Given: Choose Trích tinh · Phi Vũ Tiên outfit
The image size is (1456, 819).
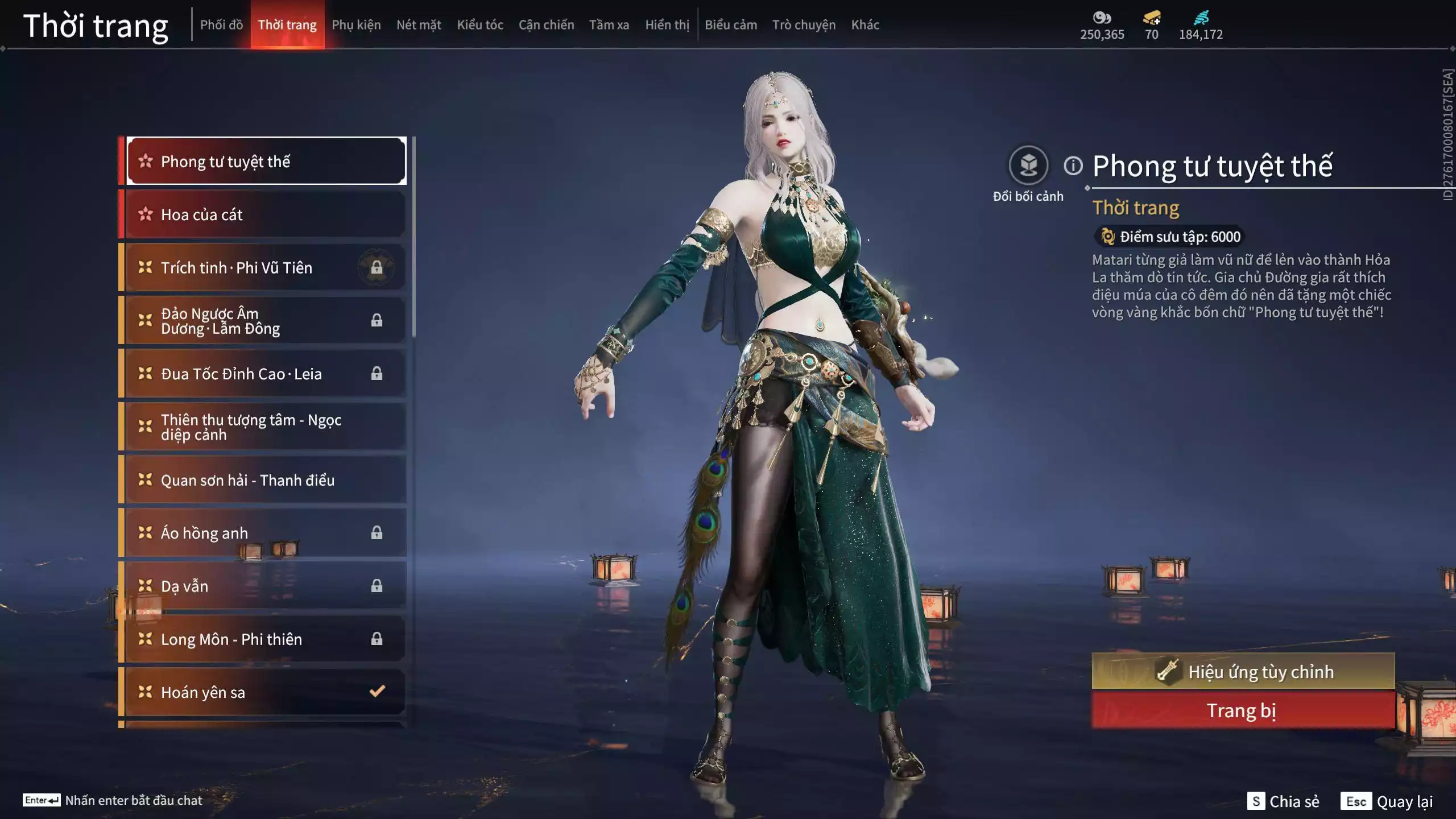Looking at the screenshot, I should [265, 267].
